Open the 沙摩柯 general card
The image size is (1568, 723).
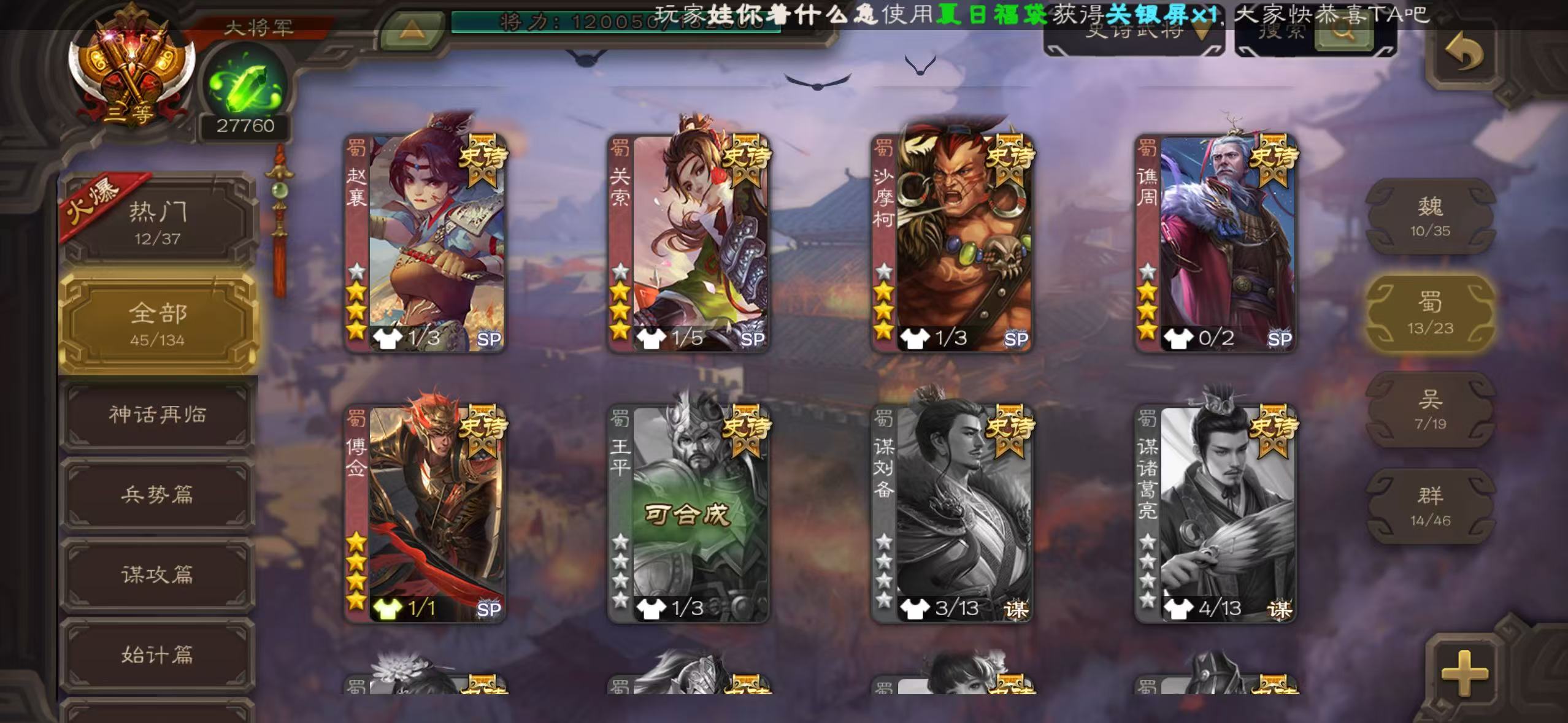tap(952, 242)
